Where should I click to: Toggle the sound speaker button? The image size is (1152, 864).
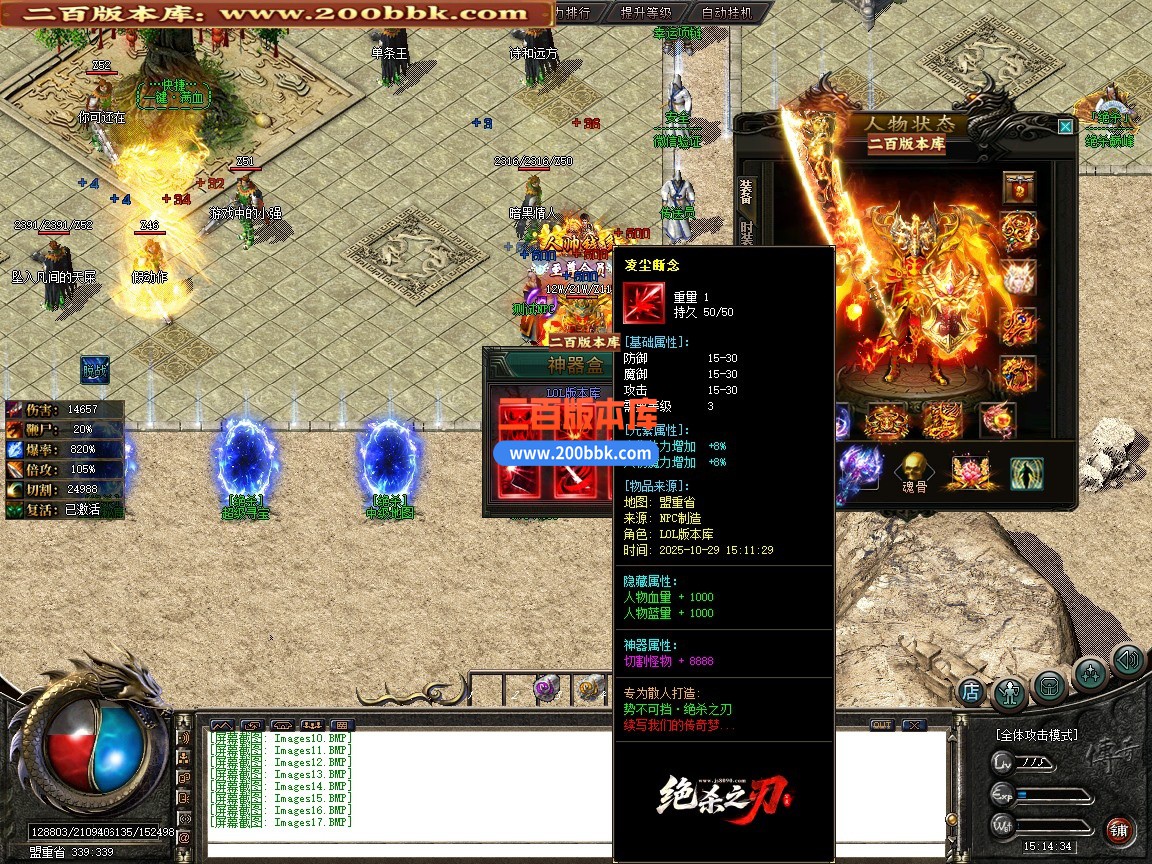pos(1128,660)
